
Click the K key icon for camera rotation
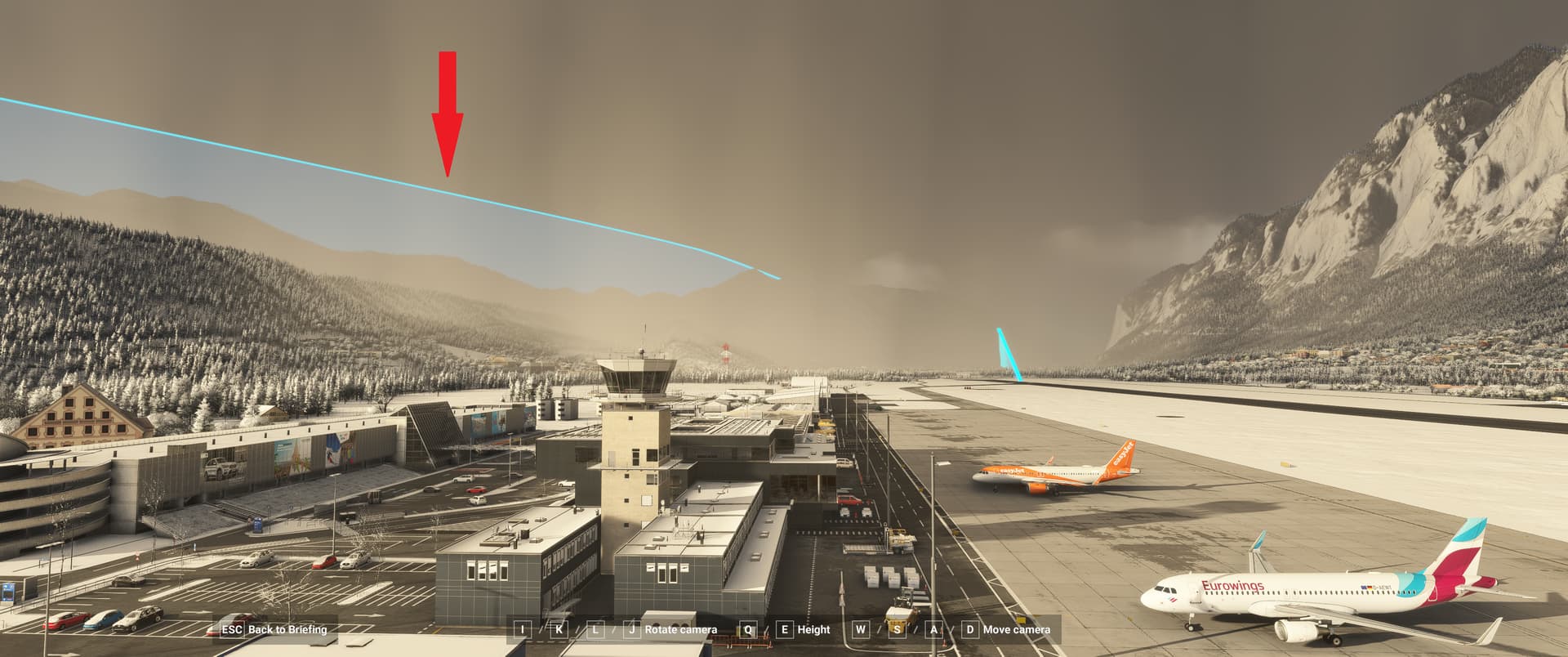(559, 630)
